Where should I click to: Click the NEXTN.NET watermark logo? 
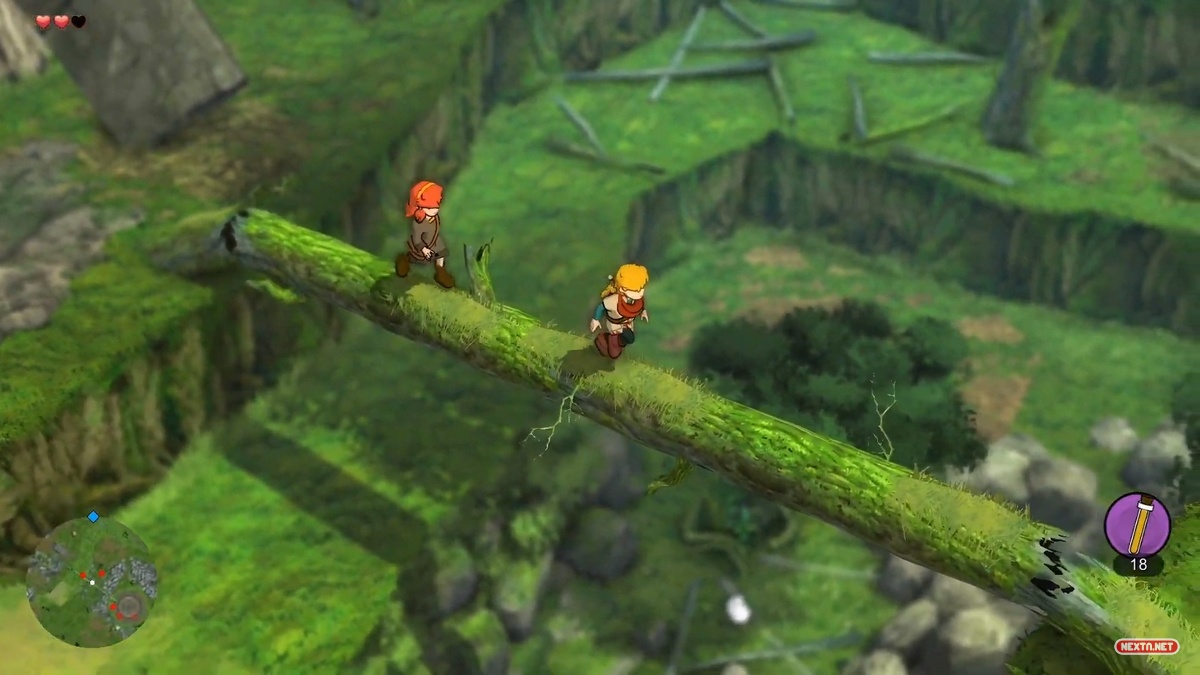pos(1146,646)
